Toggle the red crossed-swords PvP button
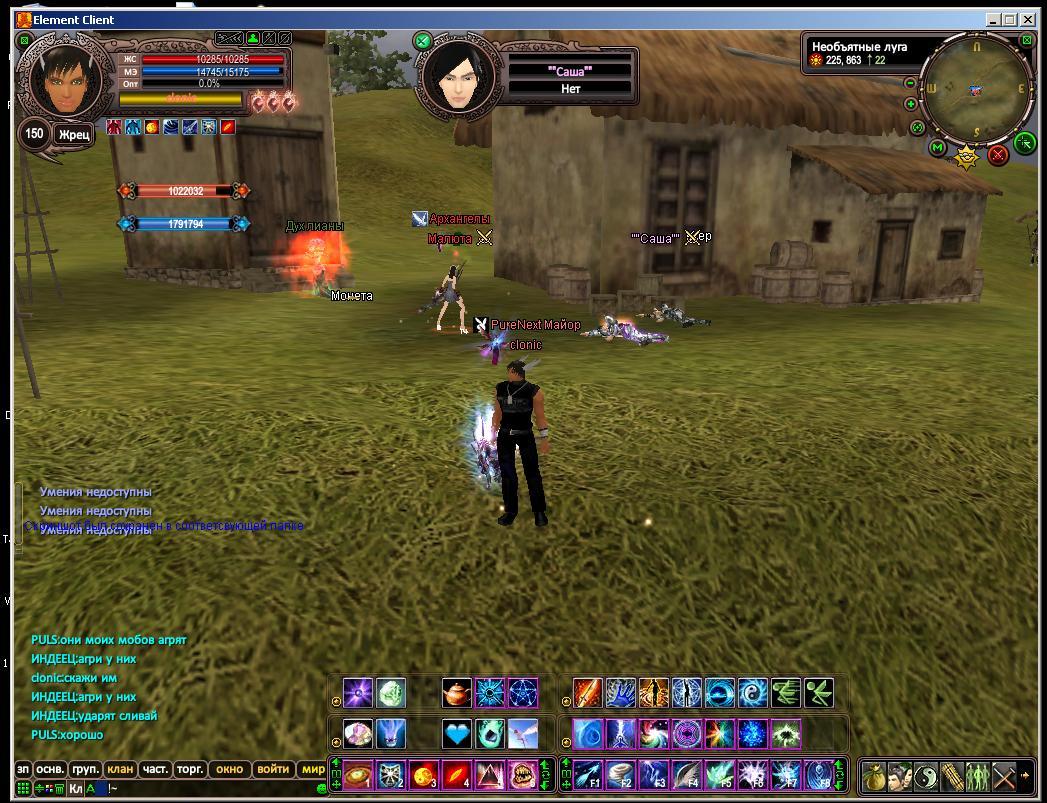 (997, 155)
